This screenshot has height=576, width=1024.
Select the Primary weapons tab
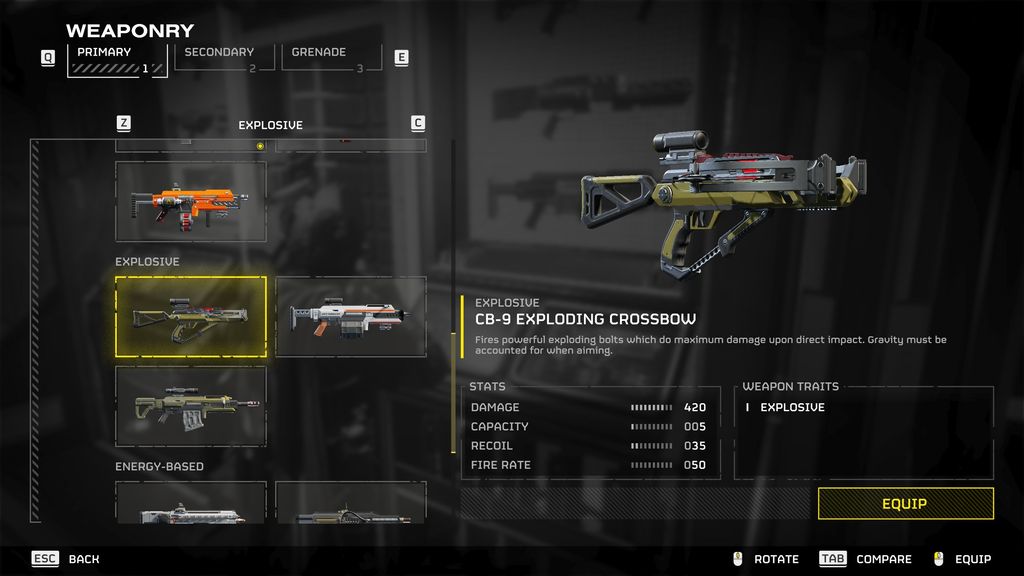116,59
